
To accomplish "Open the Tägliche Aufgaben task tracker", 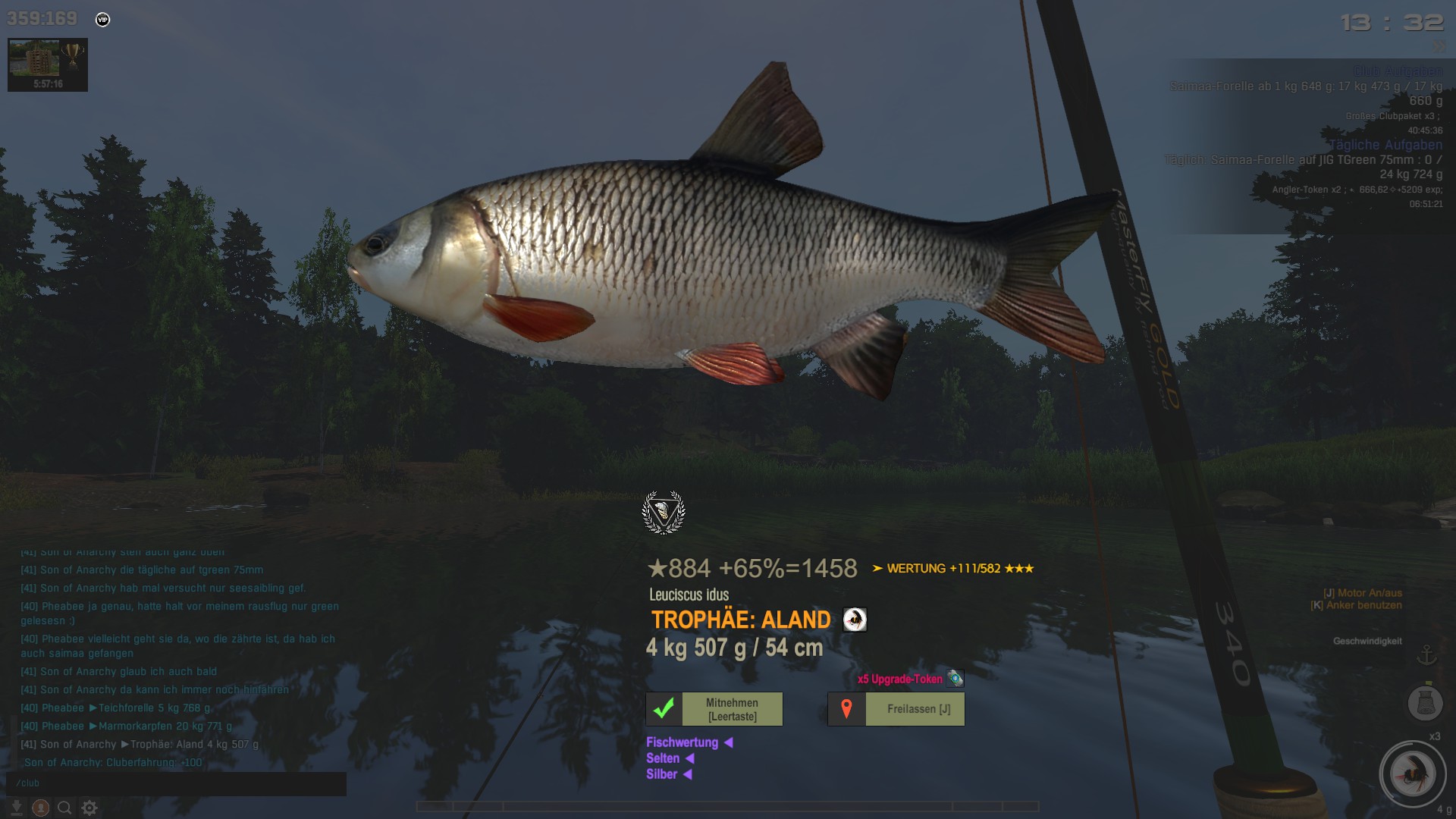I will (x=1385, y=145).
